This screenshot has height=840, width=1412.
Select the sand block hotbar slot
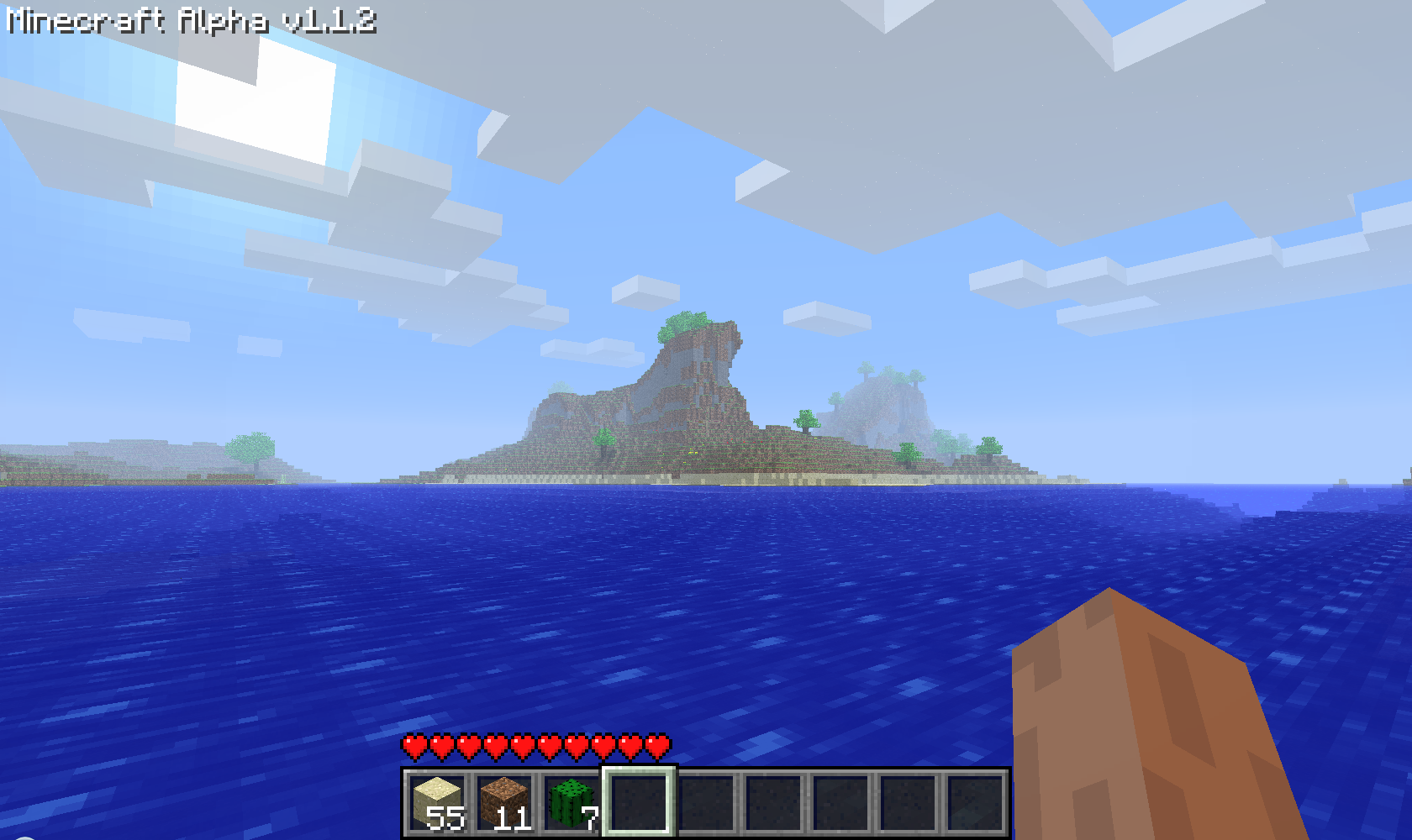[x=437, y=802]
